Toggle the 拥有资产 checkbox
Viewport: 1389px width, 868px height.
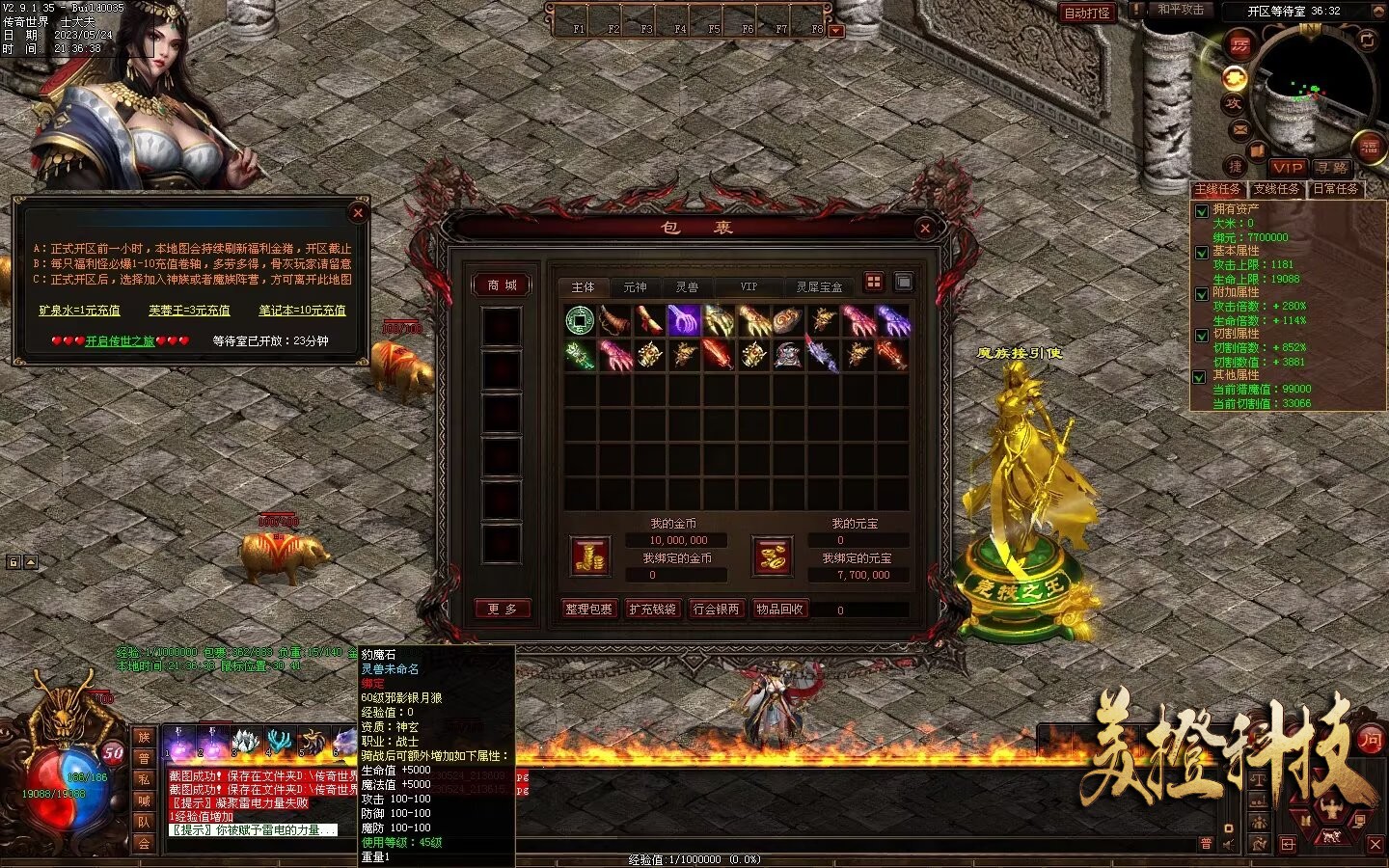(1201, 211)
